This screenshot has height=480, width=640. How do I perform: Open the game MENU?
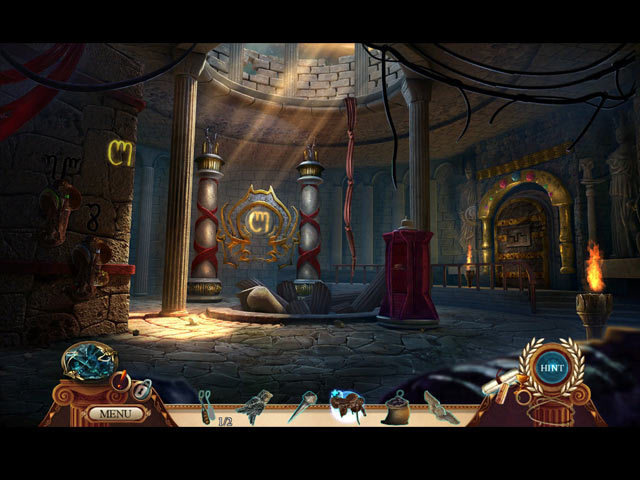(116, 412)
